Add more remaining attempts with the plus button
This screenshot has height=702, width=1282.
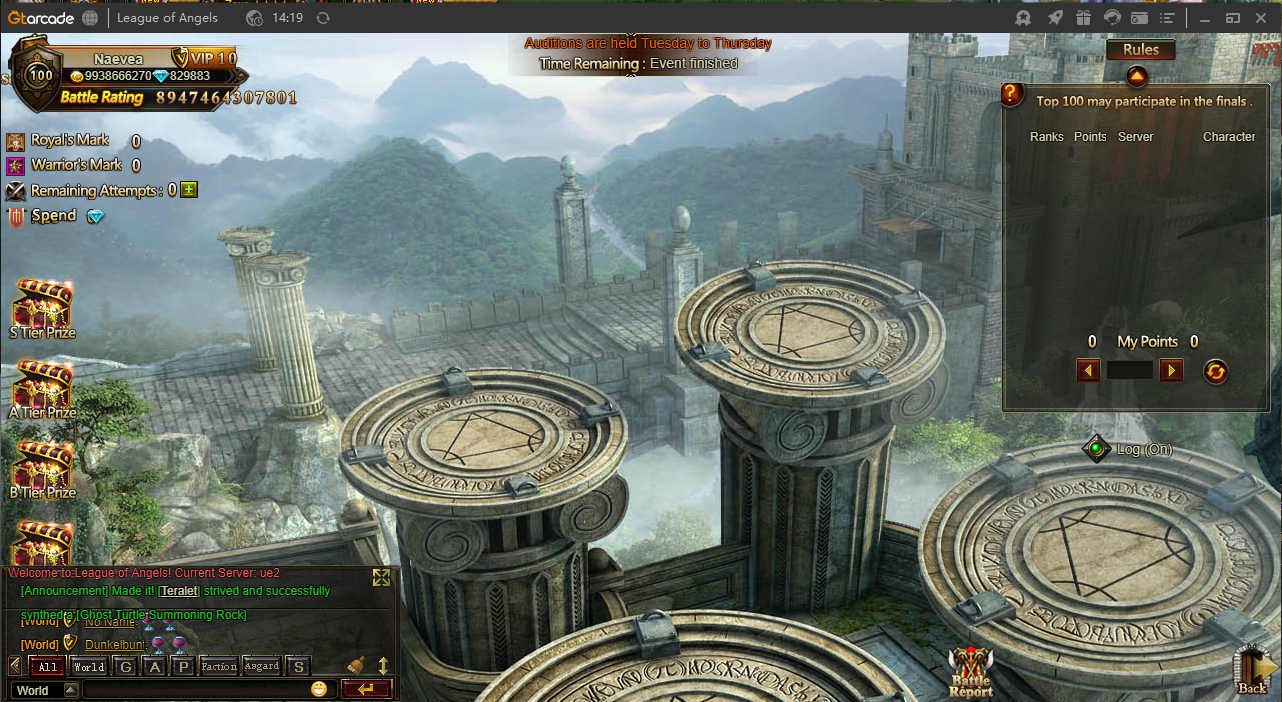[189, 189]
